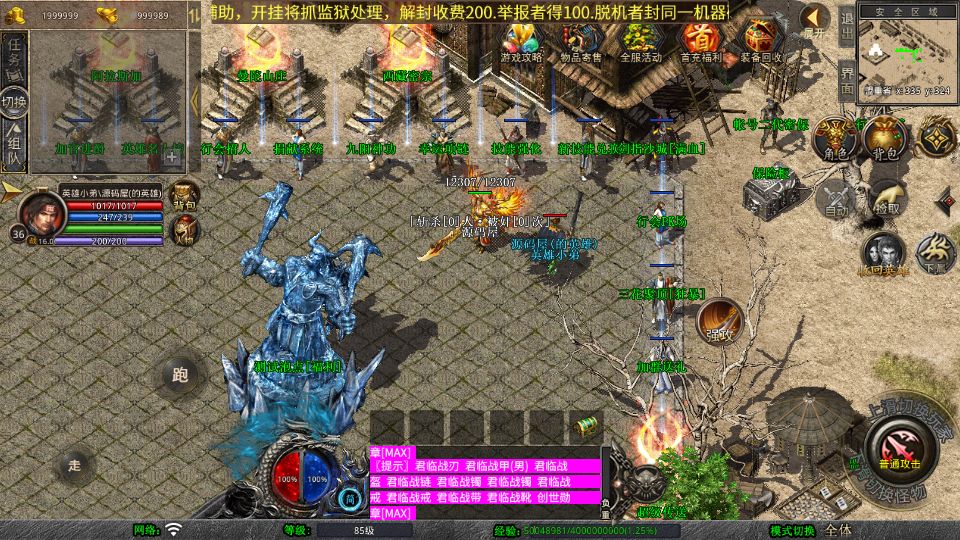Open the 物品寄售 item consignment menu
Image resolution: width=960 pixels, height=540 pixels.
click(581, 42)
